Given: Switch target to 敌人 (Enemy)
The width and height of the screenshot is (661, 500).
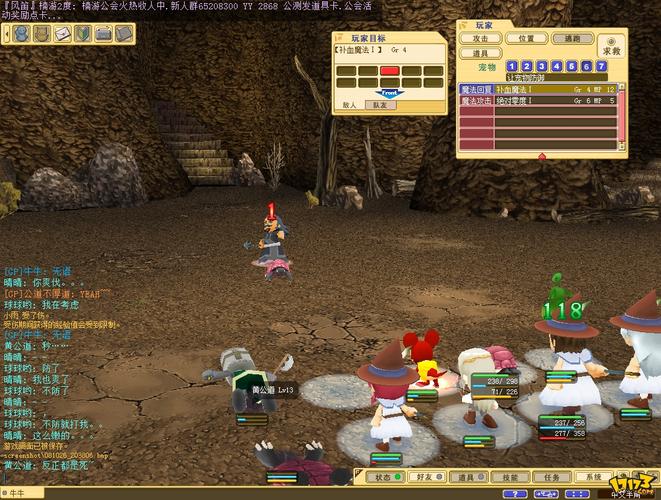Looking at the screenshot, I should click(x=350, y=104).
